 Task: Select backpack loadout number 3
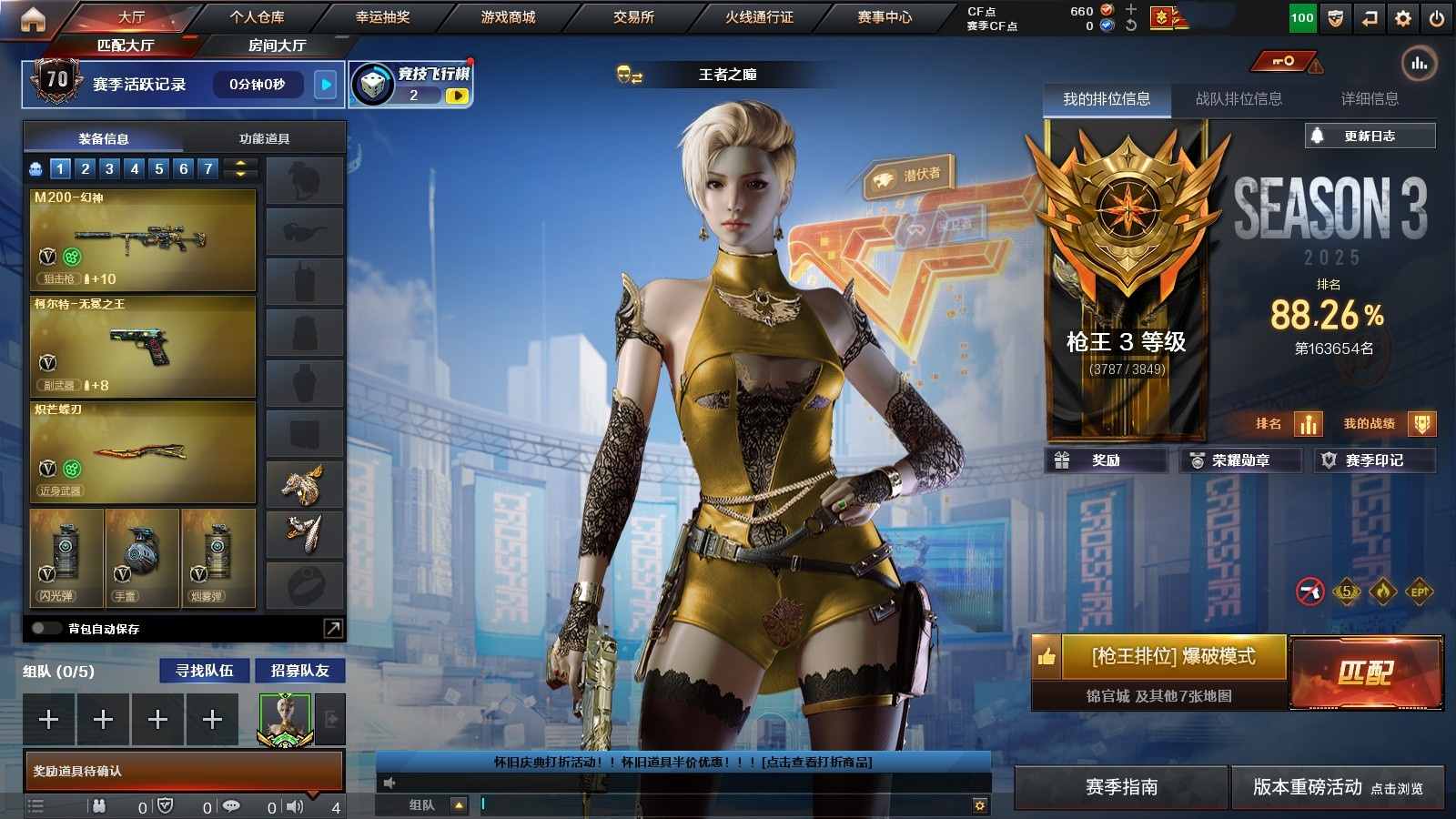pyautogui.click(x=109, y=168)
